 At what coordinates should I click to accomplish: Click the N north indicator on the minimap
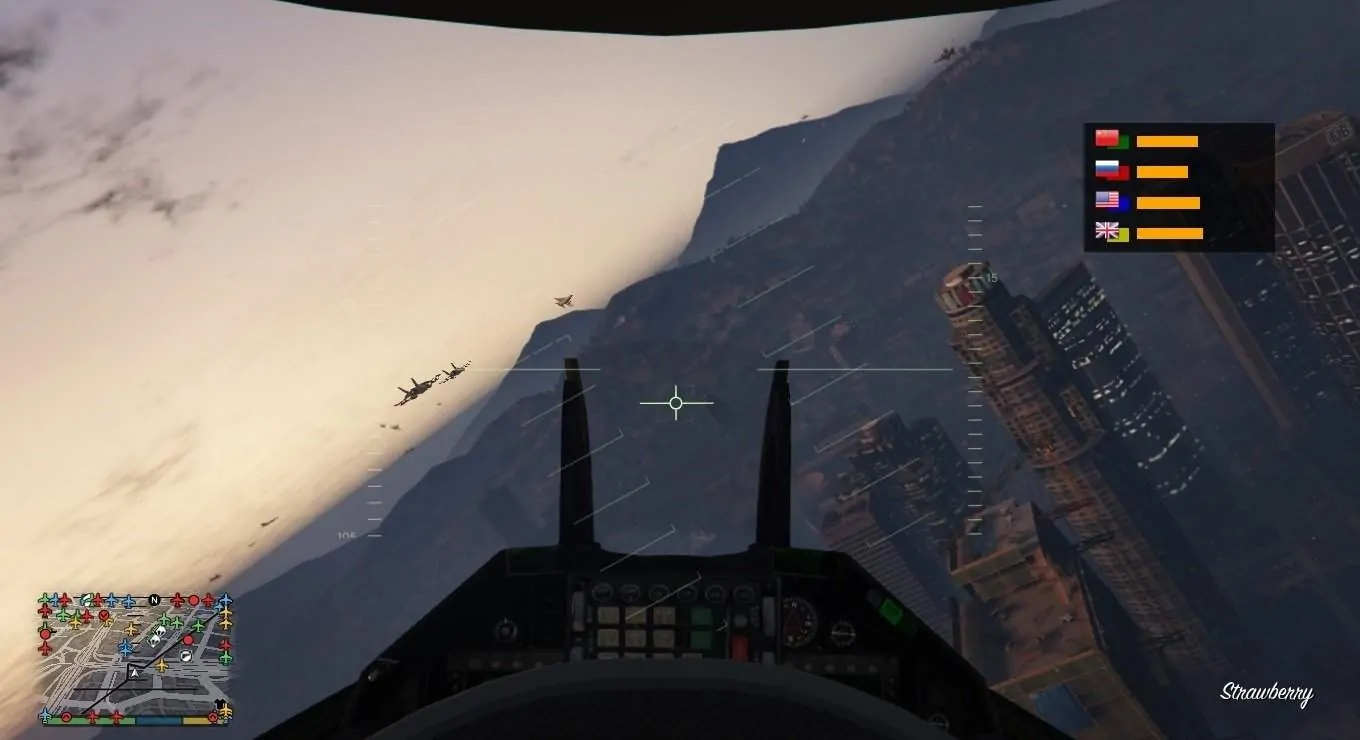(153, 599)
